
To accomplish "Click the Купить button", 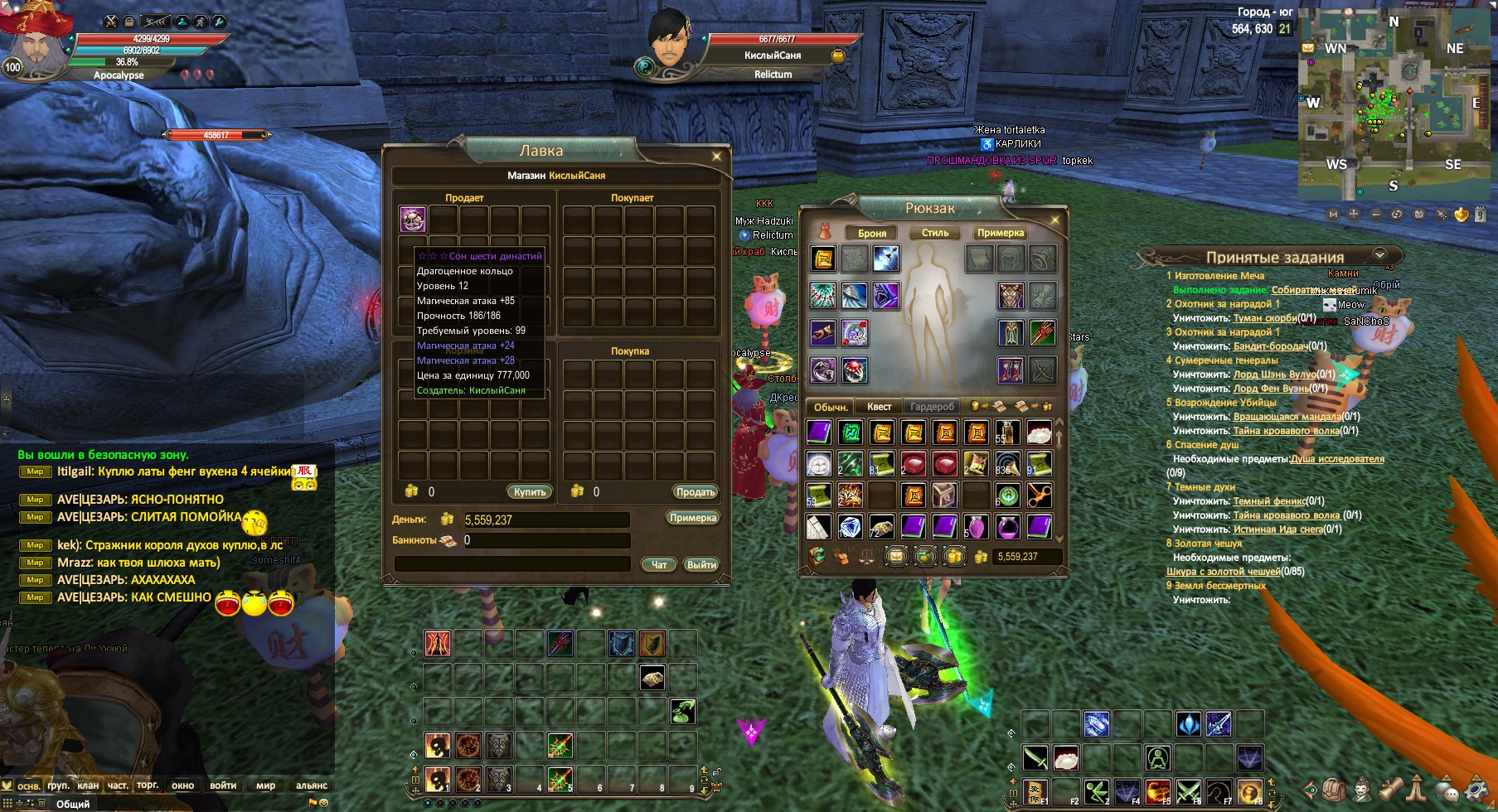I will 529,492.
